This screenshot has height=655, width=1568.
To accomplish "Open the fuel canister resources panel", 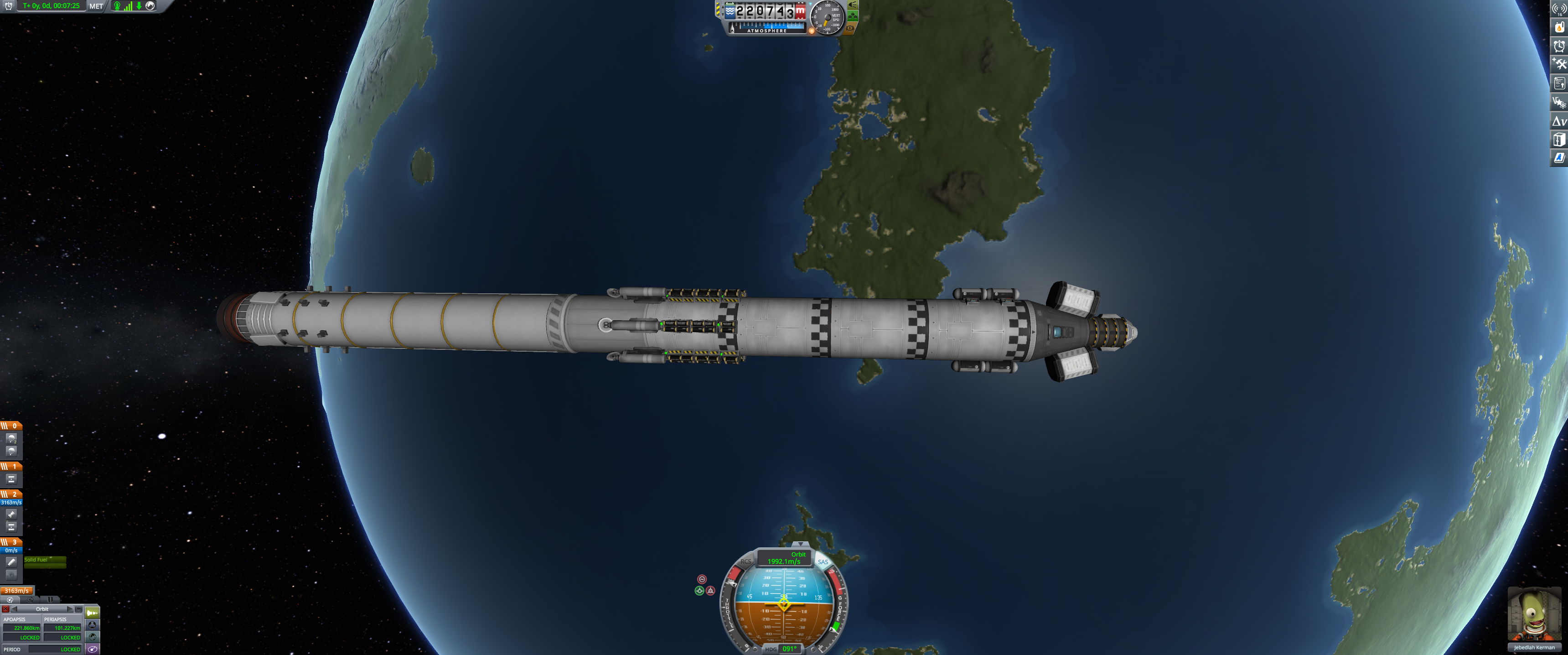I will [x=1559, y=27].
